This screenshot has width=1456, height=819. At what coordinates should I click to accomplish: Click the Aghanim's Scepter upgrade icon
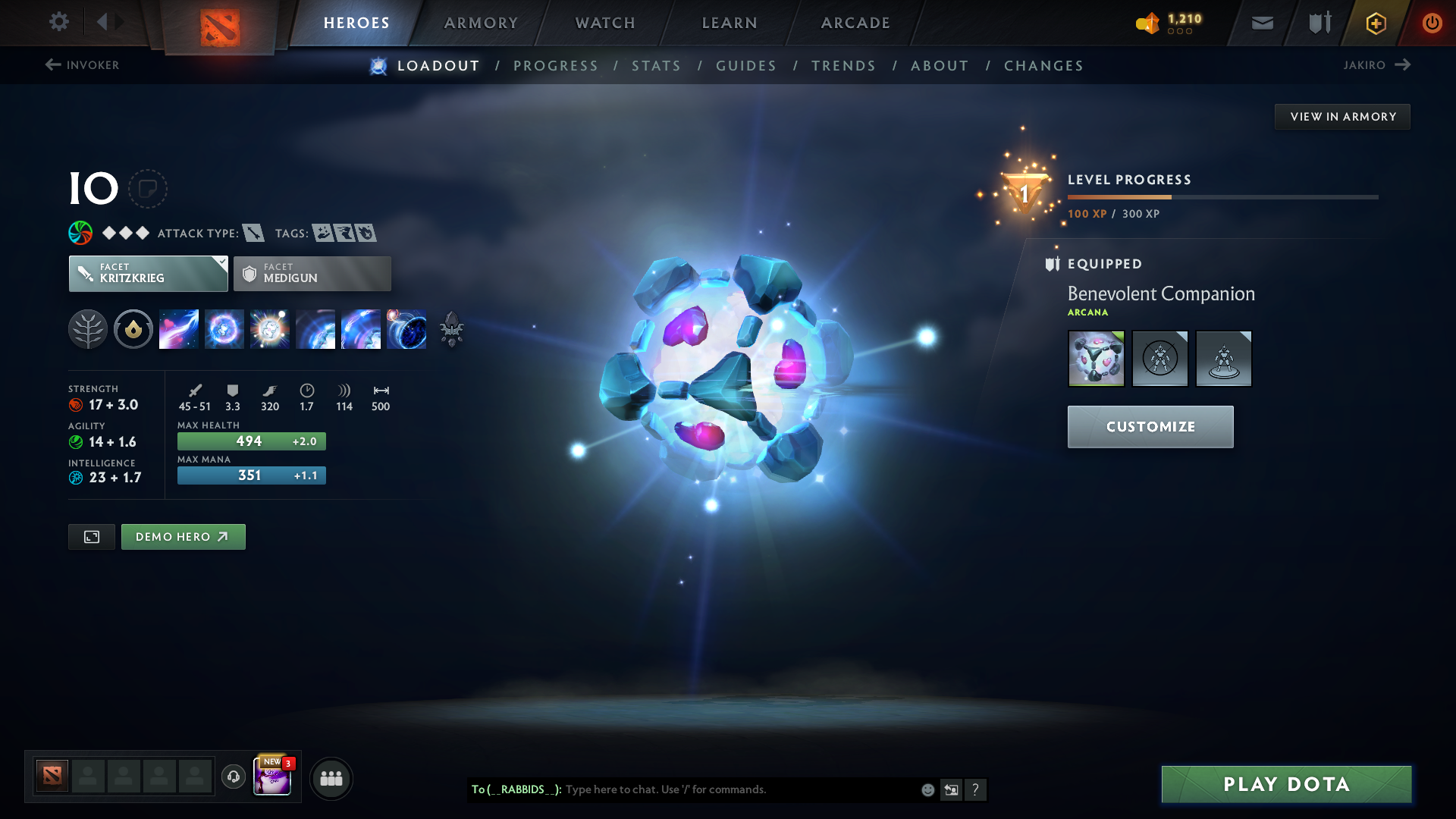click(x=451, y=329)
